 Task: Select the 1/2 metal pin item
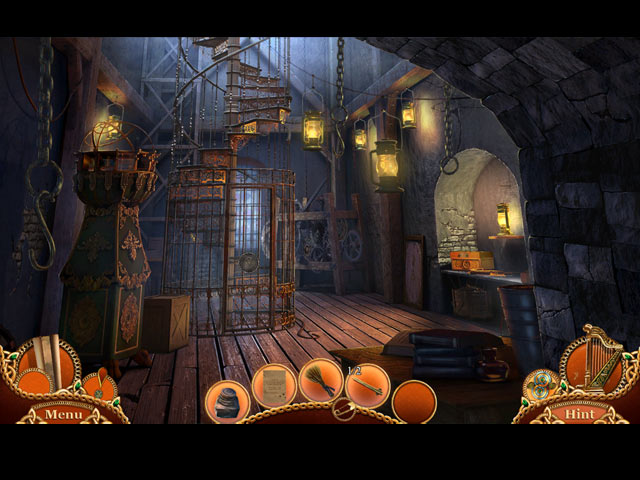[x=367, y=385]
